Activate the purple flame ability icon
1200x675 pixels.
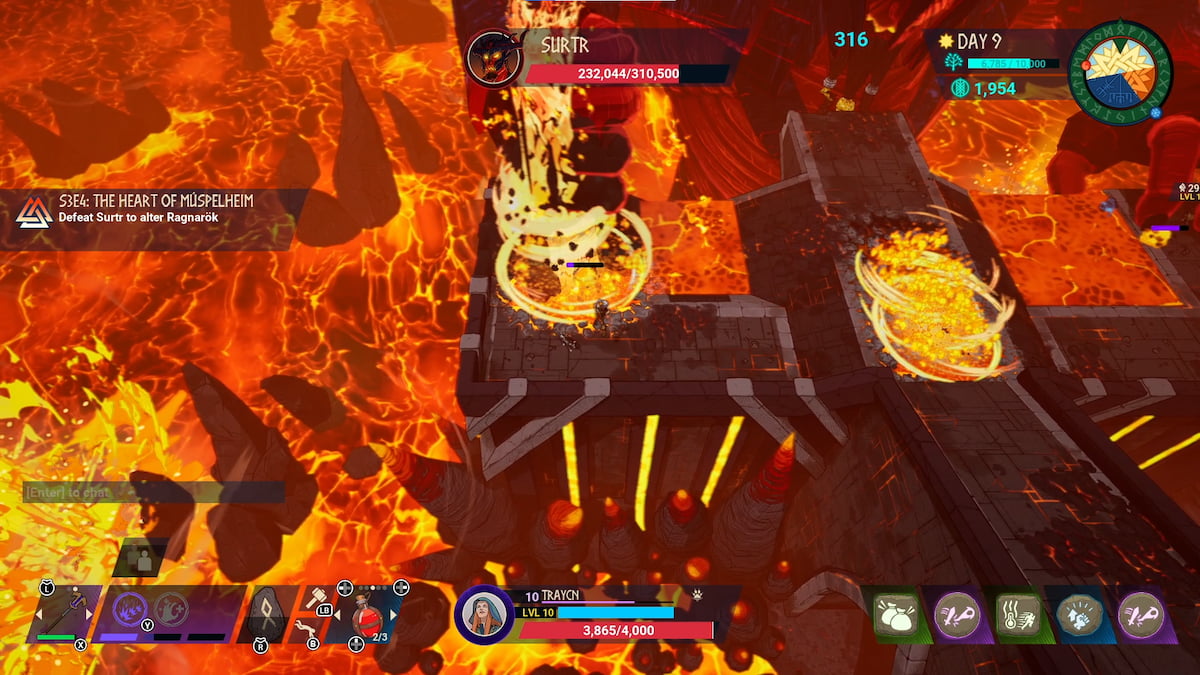[x=129, y=610]
